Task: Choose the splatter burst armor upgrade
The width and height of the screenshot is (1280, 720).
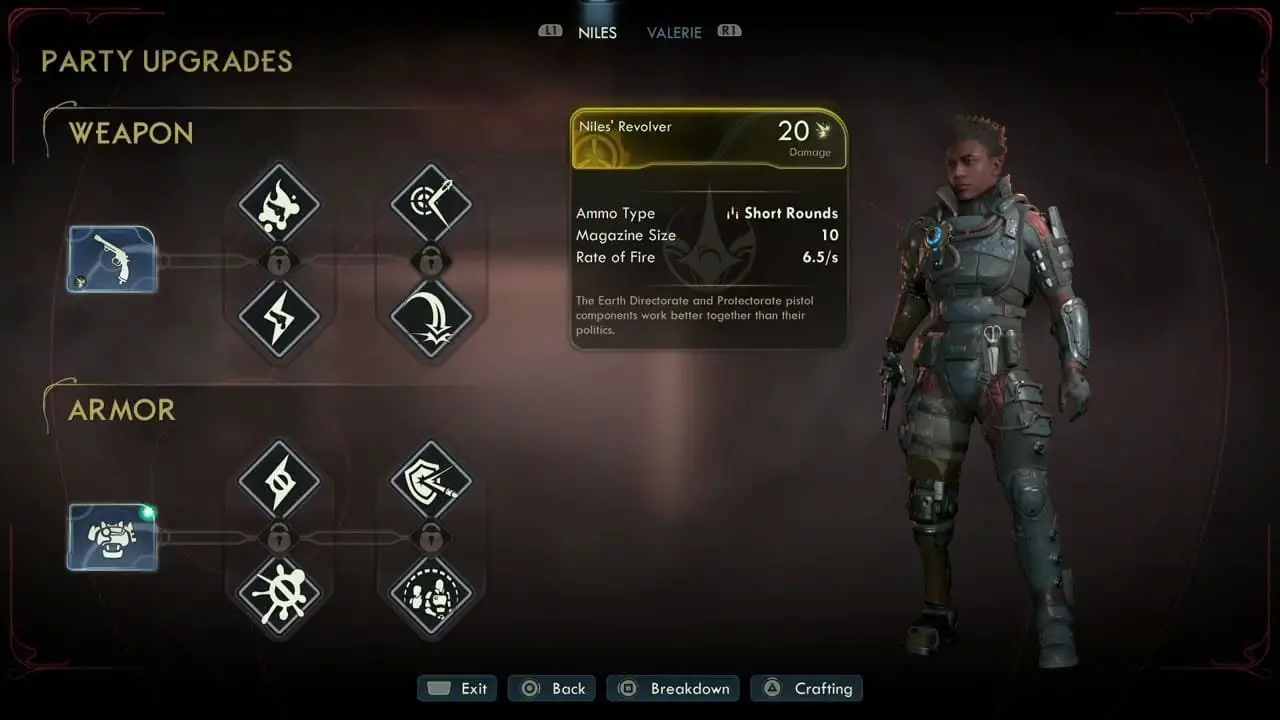Action: click(x=279, y=596)
